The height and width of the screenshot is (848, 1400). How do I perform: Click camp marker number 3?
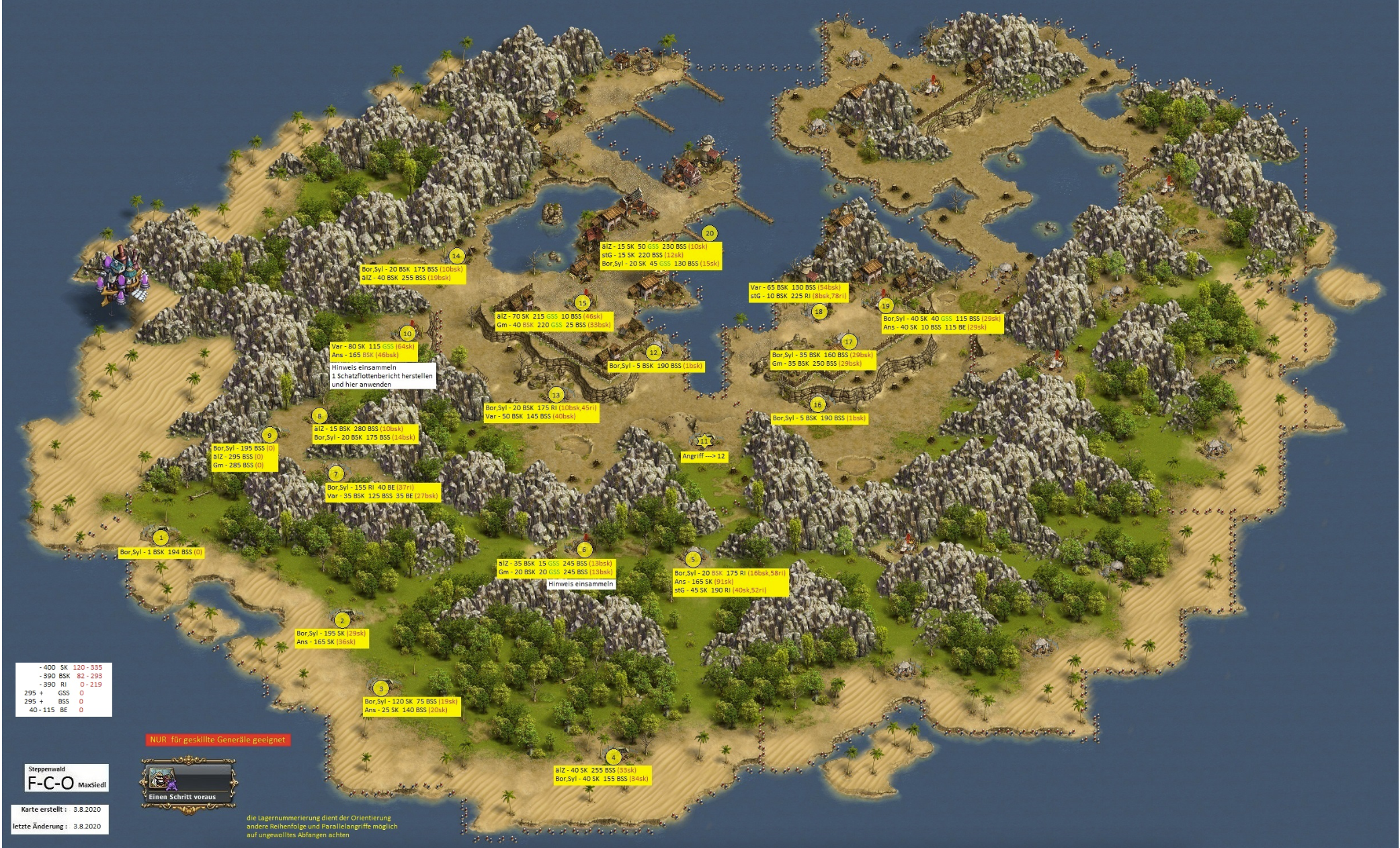point(381,688)
